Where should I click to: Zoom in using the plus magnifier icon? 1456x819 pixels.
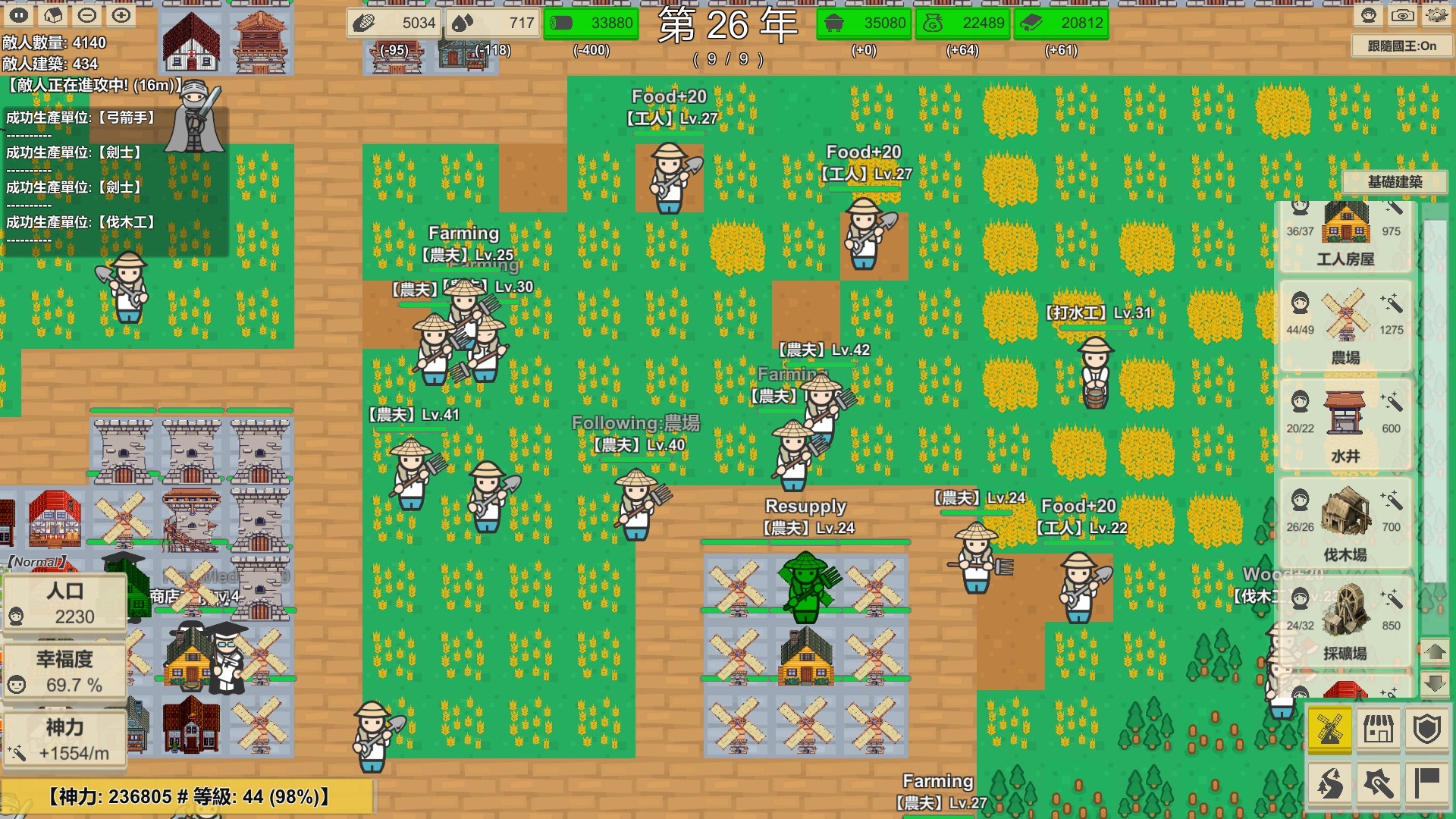(x=121, y=15)
